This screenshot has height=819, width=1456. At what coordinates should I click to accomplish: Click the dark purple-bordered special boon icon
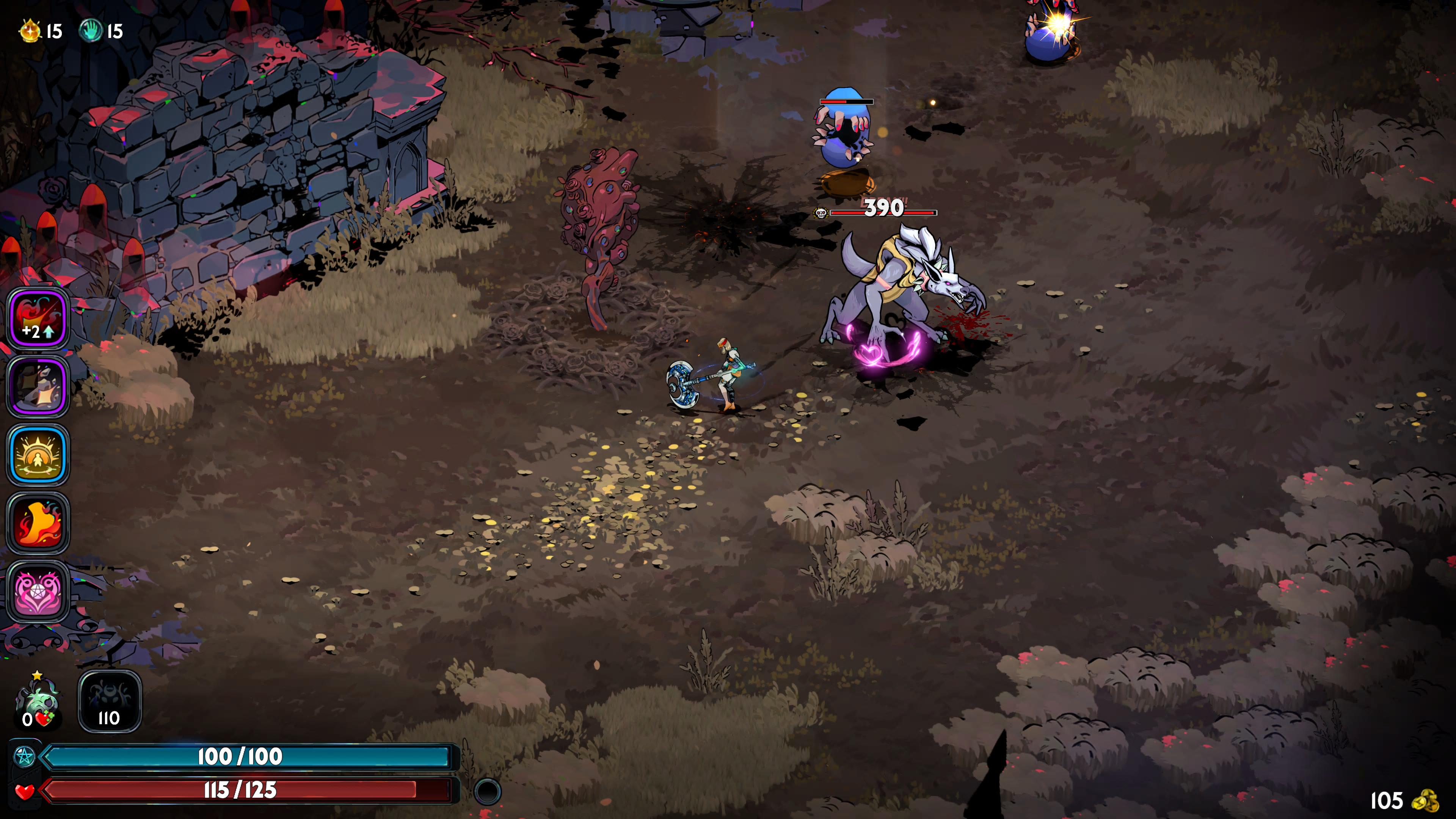[38, 387]
